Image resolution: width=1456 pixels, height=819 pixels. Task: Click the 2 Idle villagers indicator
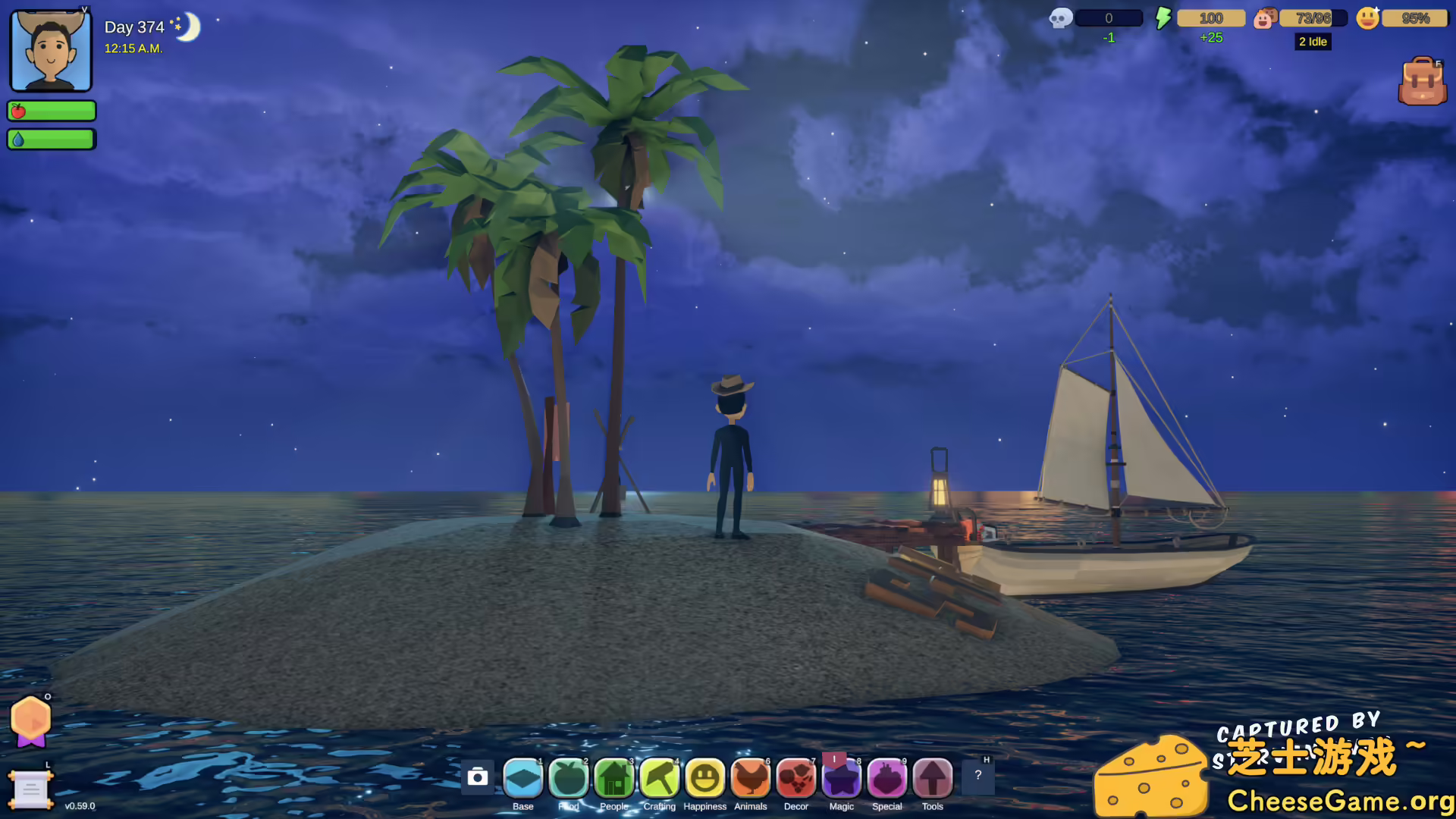click(x=1313, y=42)
